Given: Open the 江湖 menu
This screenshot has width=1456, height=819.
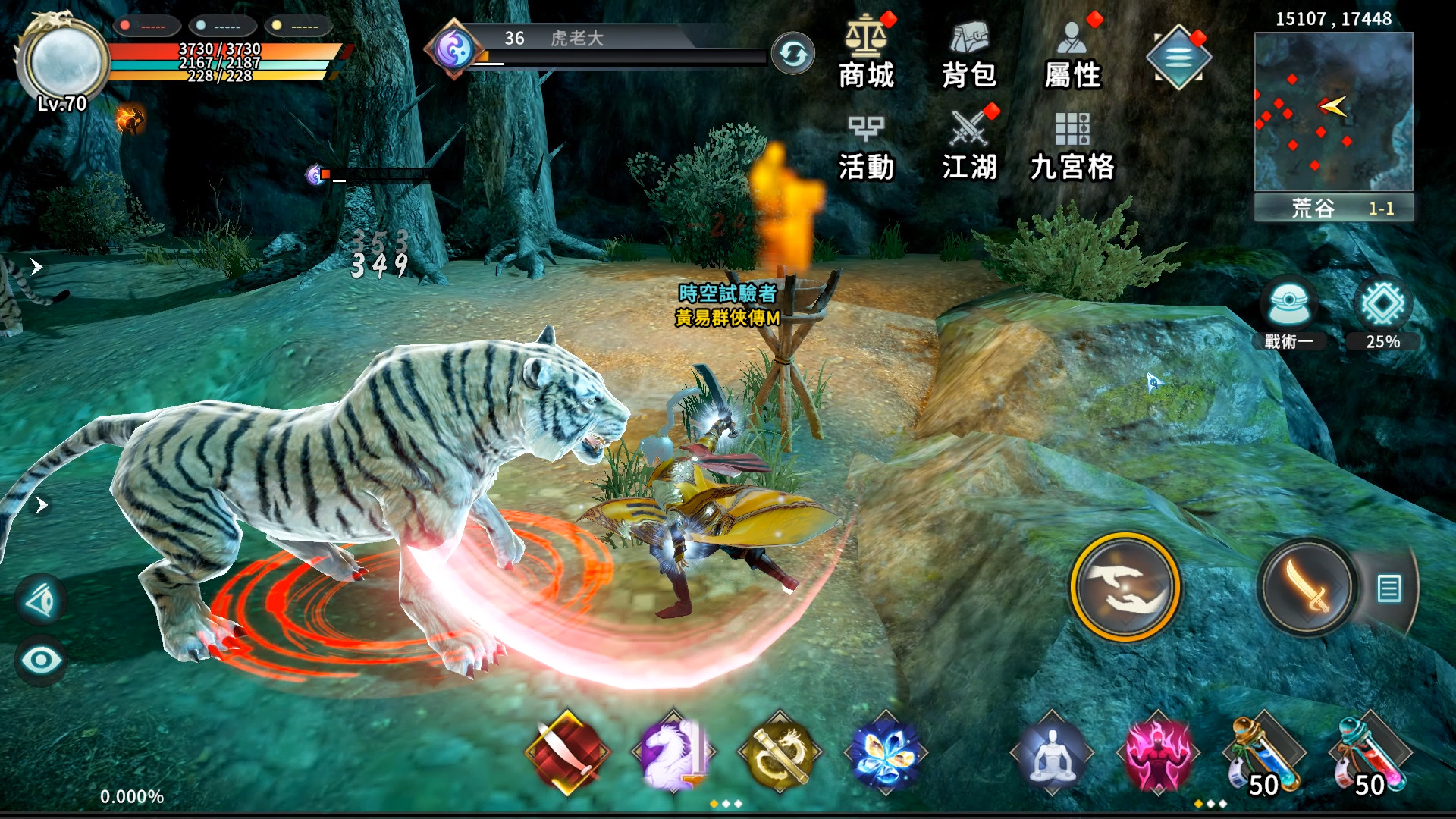Looking at the screenshot, I should coord(968,148).
